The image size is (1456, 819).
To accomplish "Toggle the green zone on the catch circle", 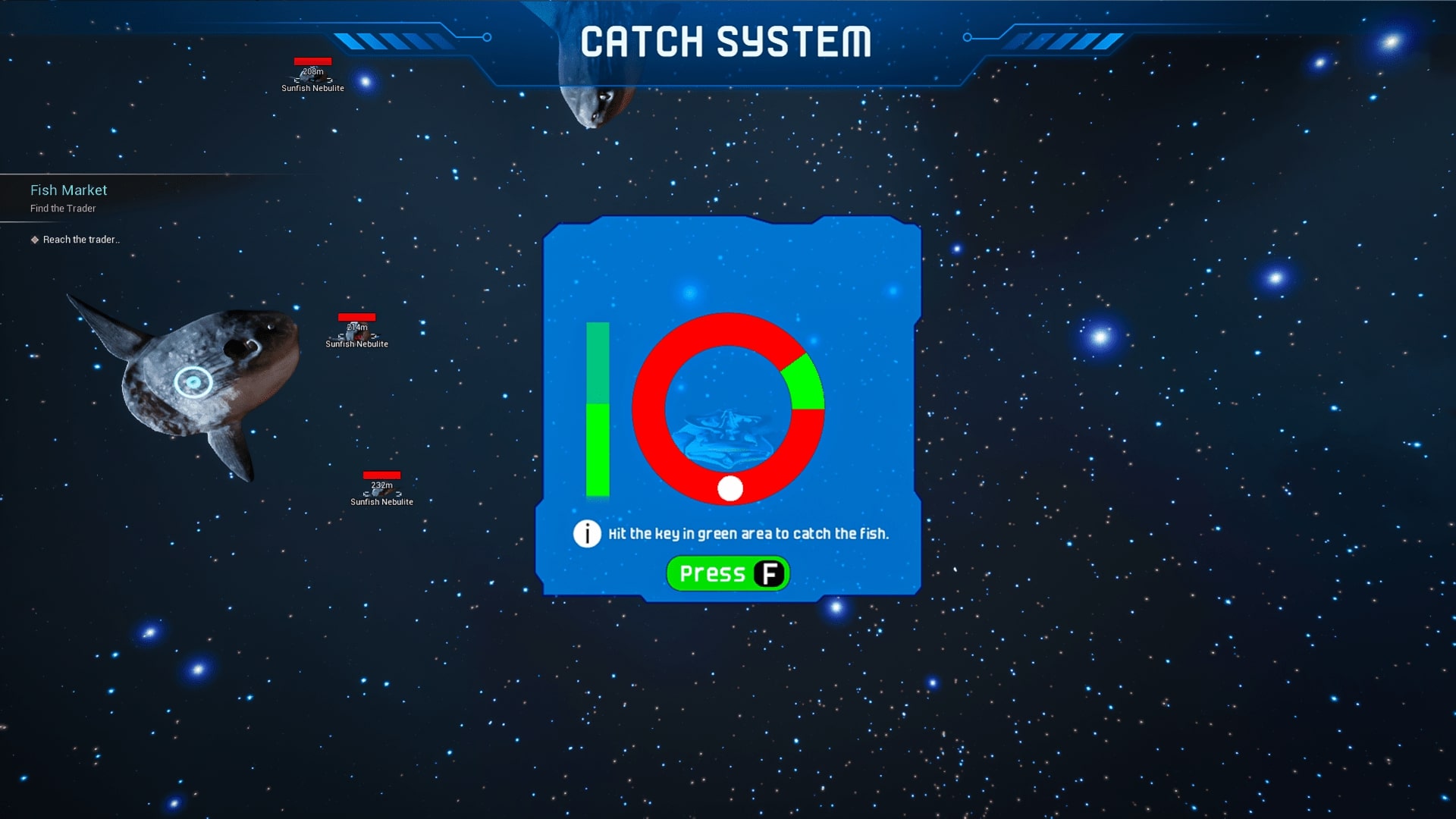I will (x=803, y=383).
